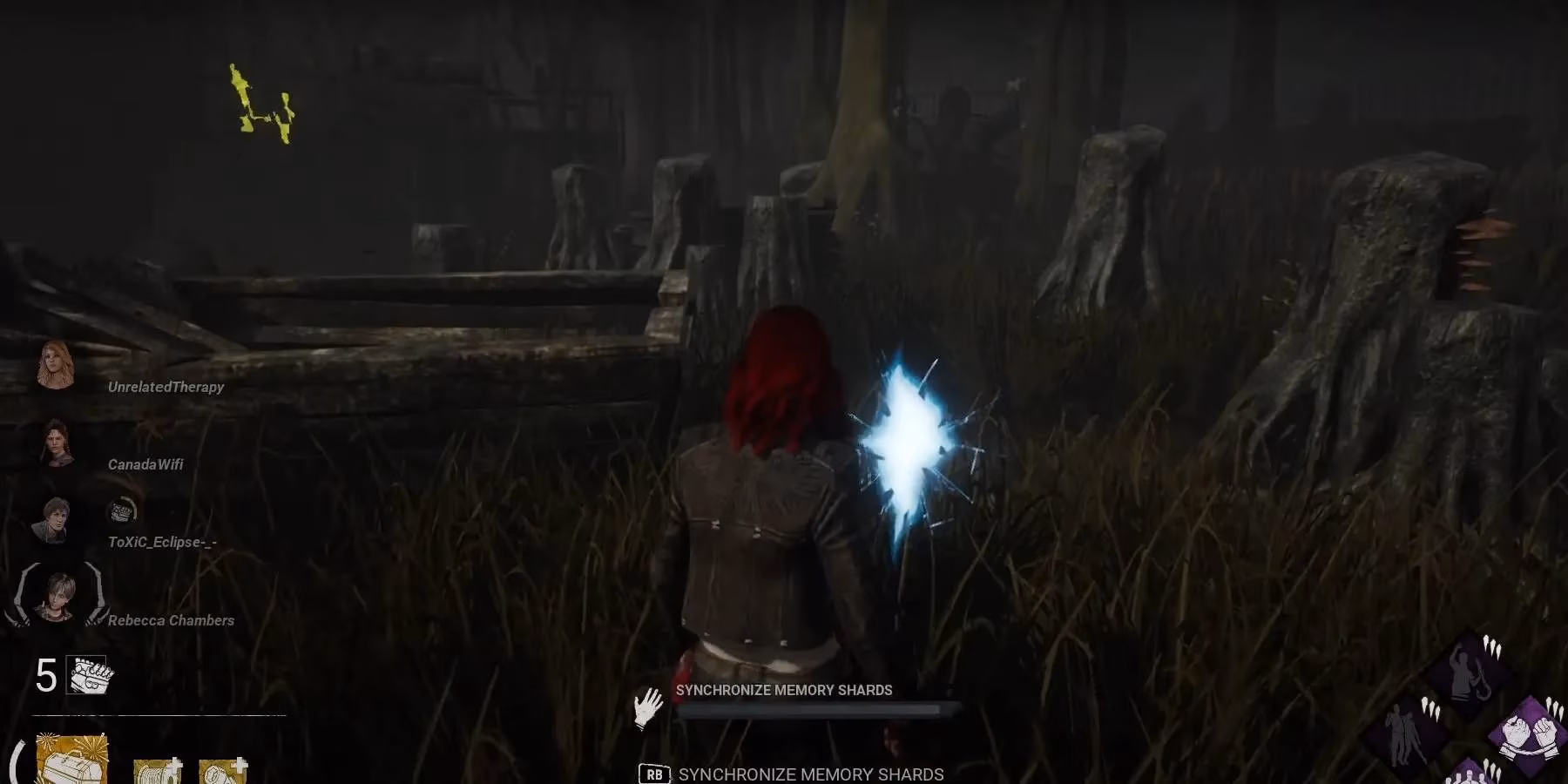Click the Synchronize Memory Shards prompt
The image size is (1568, 784).
click(783, 690)
